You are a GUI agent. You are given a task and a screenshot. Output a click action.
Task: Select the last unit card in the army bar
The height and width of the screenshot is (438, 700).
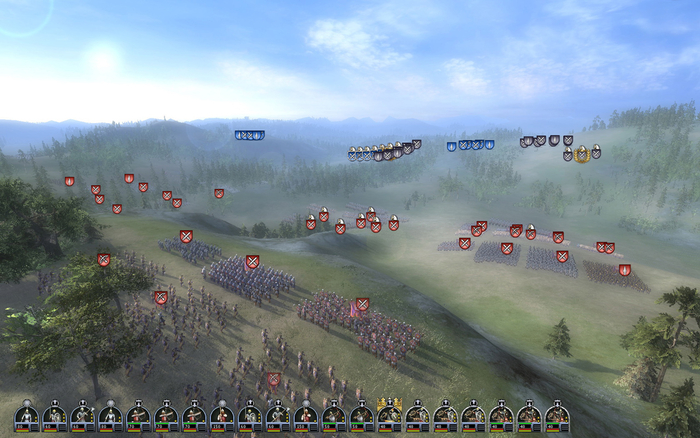click(x=557, y=415)
